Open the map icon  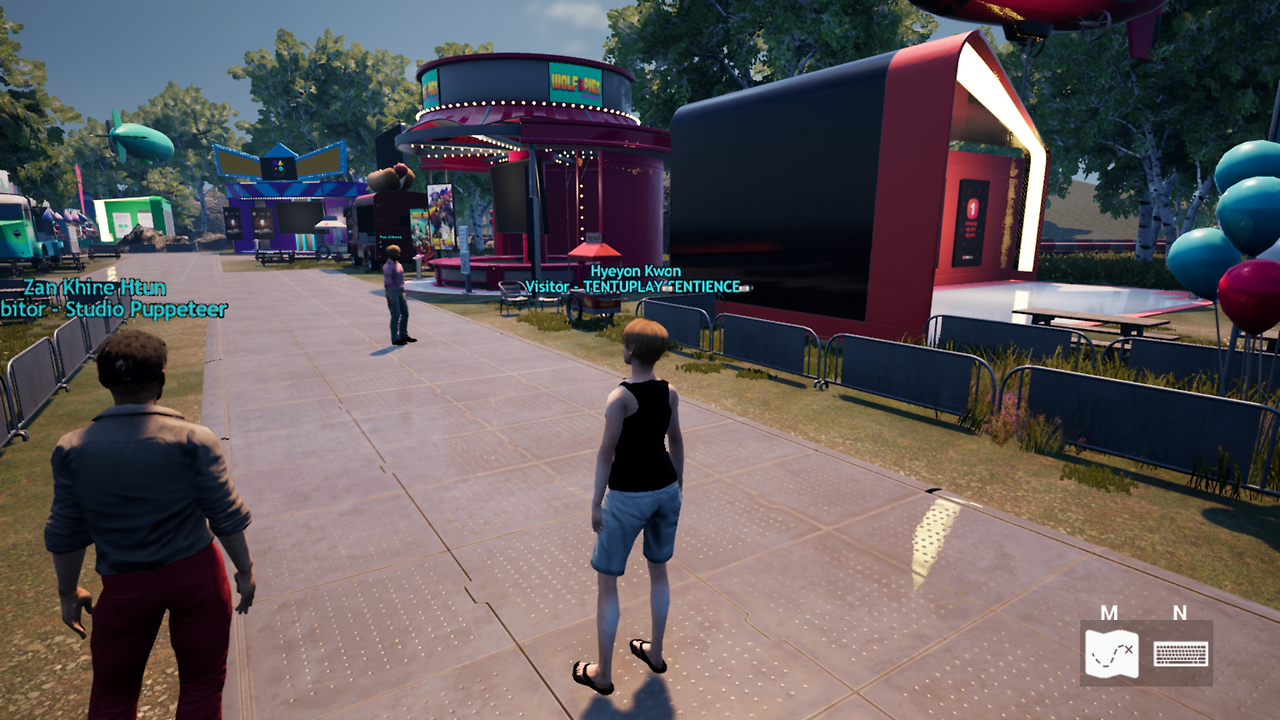(x=1111, y=654)
